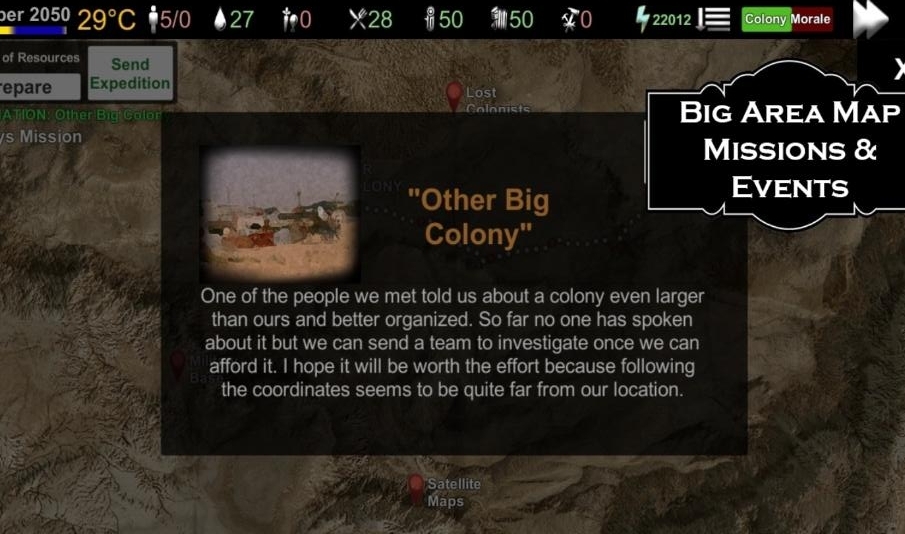Close the area map with X
This screenshot has height=534, width=905.
pyautogui.click(x=897, y=70)
